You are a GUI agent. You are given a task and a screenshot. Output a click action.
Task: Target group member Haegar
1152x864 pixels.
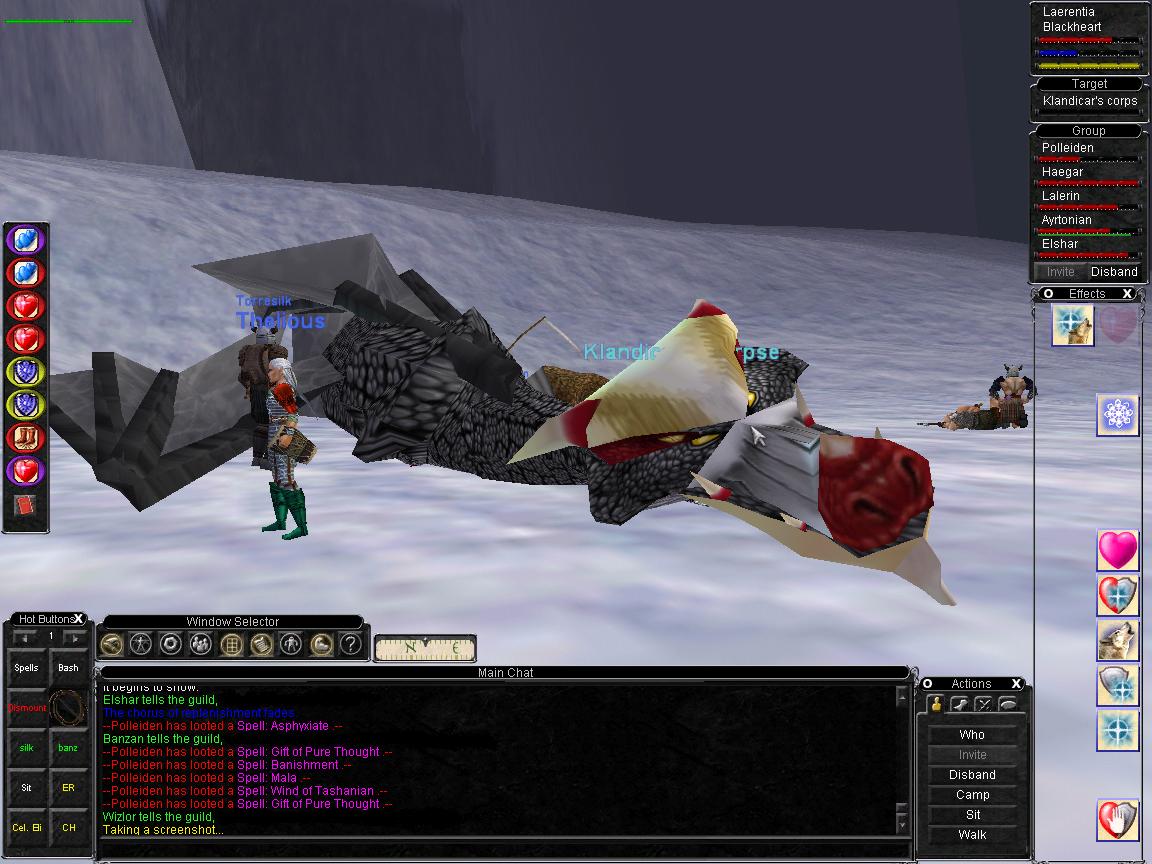(1062, 172)
